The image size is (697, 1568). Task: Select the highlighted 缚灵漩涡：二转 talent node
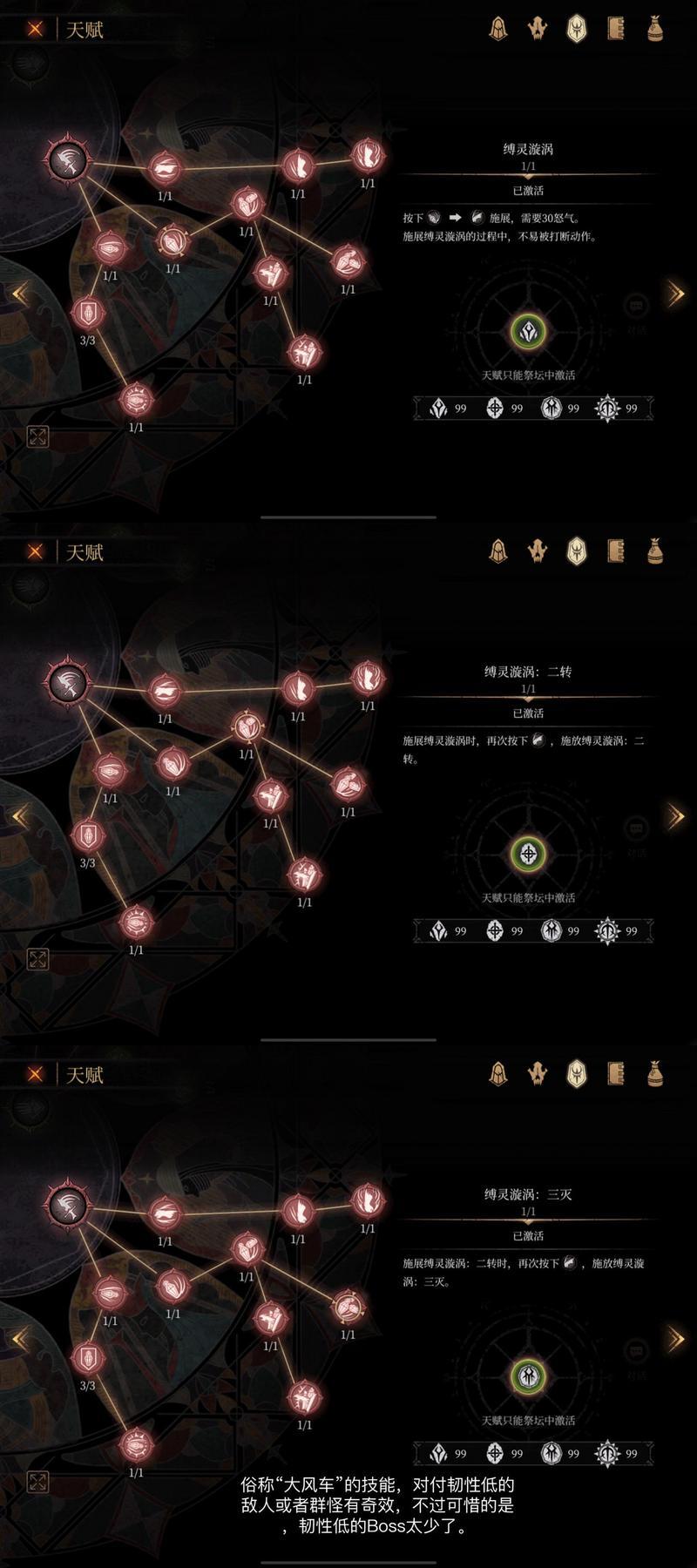[247, 727]
